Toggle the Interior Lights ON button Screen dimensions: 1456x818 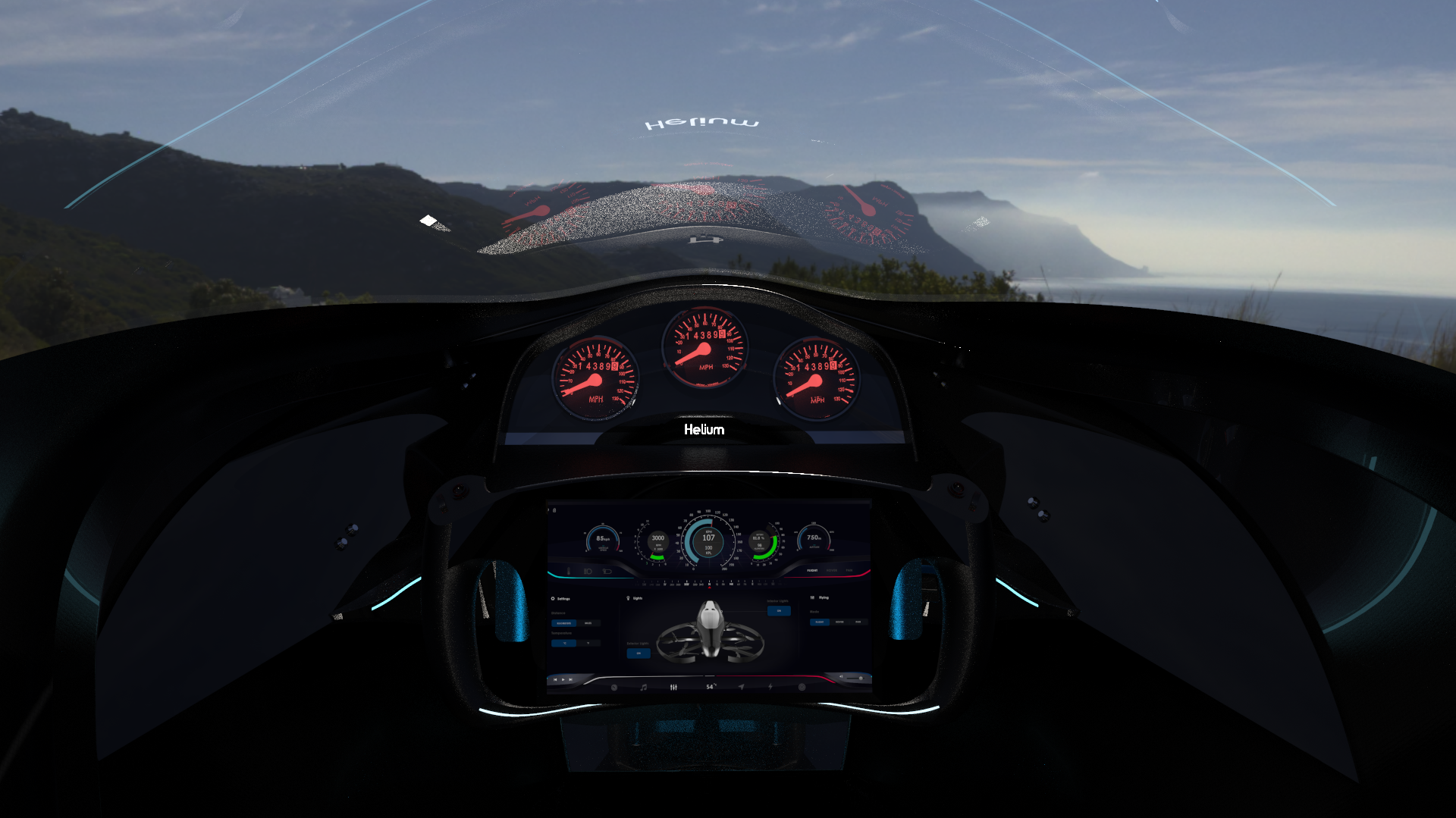click(x=779, y=610)
